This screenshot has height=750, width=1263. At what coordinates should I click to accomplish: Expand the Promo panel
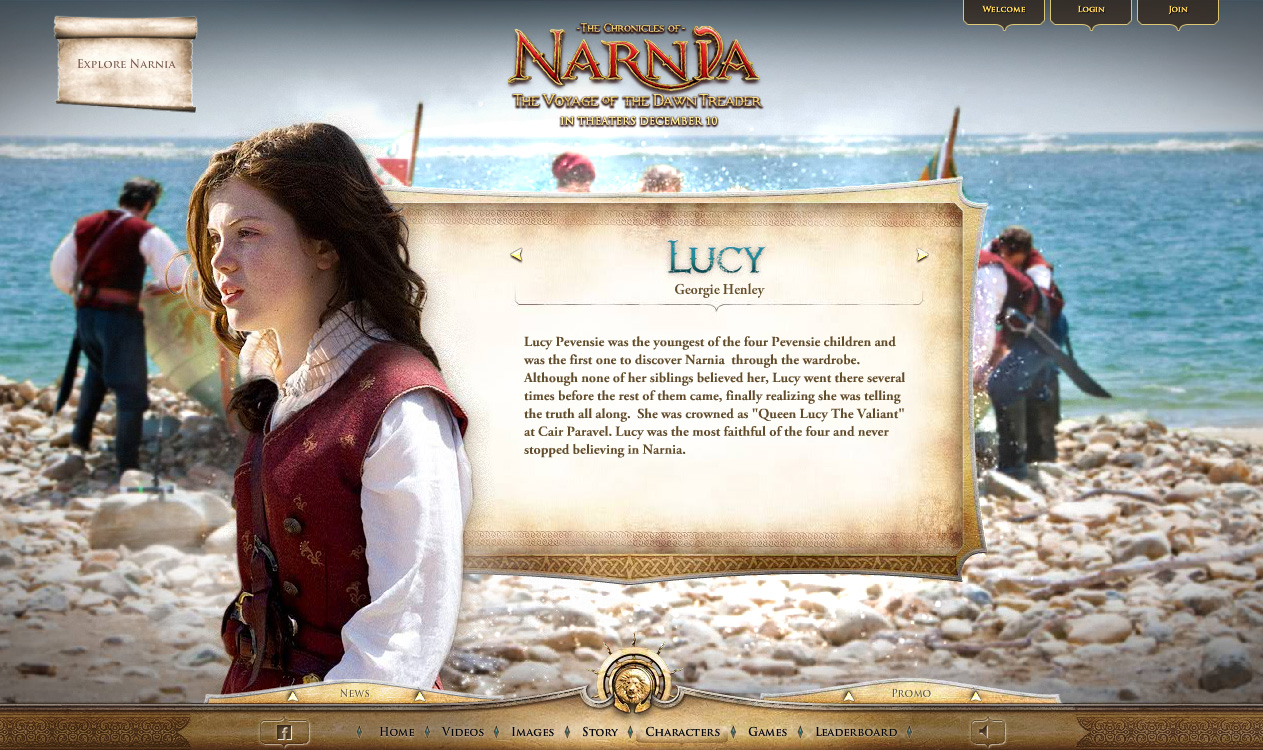point(911,693)
